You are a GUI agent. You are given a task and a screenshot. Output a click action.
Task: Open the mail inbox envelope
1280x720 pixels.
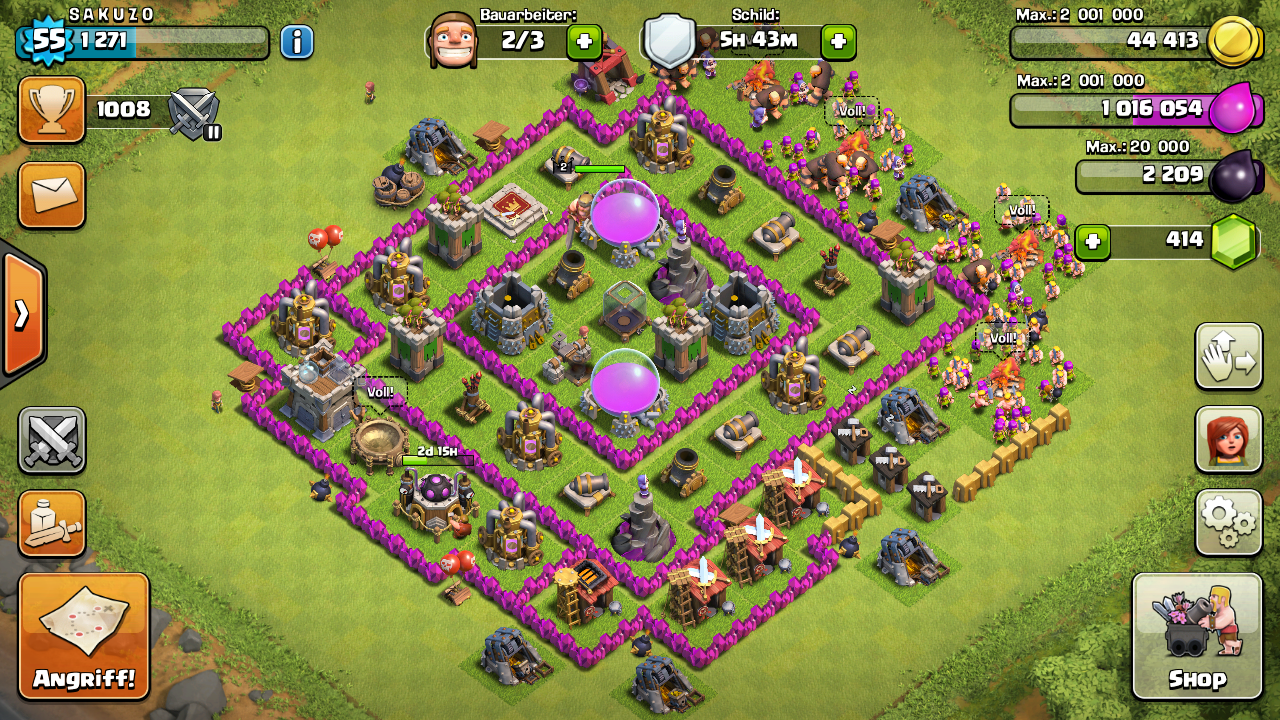coord(52,195)
